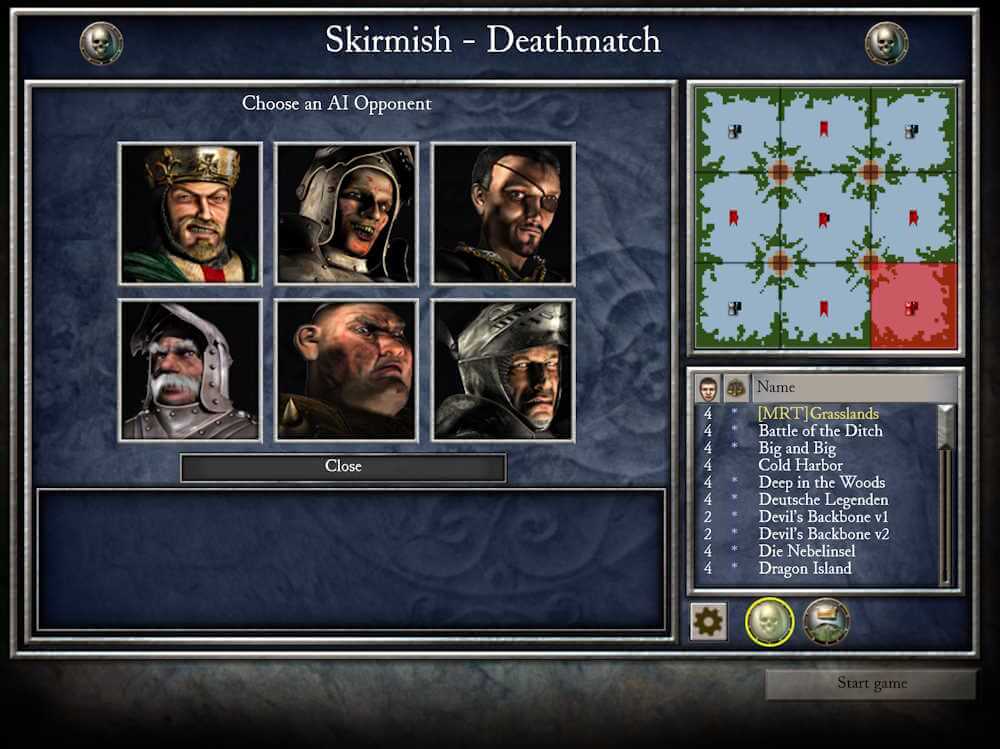Viewport: 1000px width, 749px height.
Task: Select the hooded pale-faced AI opponent
Action: click(346, 213)
